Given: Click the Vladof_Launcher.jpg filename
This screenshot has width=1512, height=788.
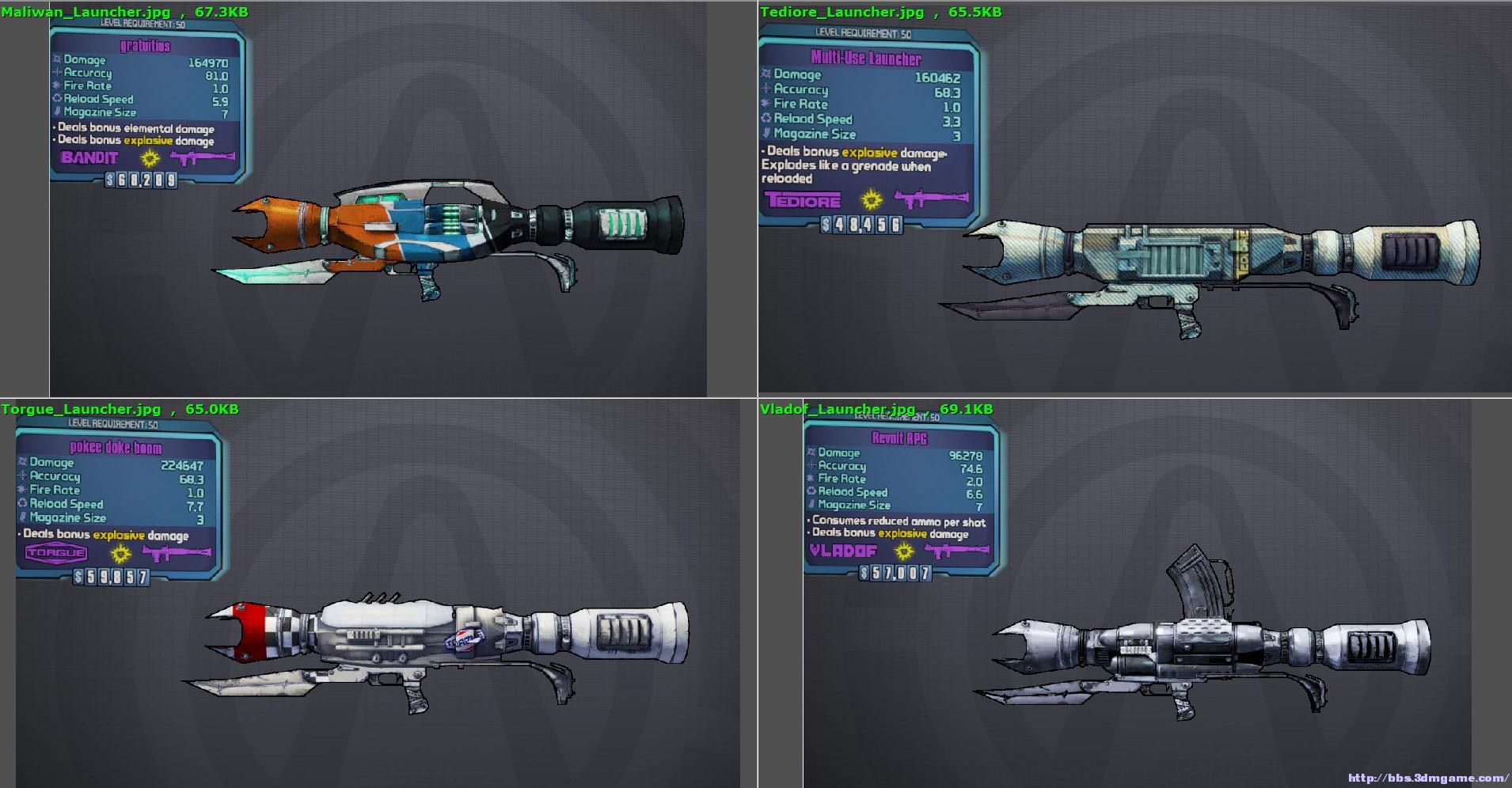Looking at the screenshot, I should click(835, 409).
